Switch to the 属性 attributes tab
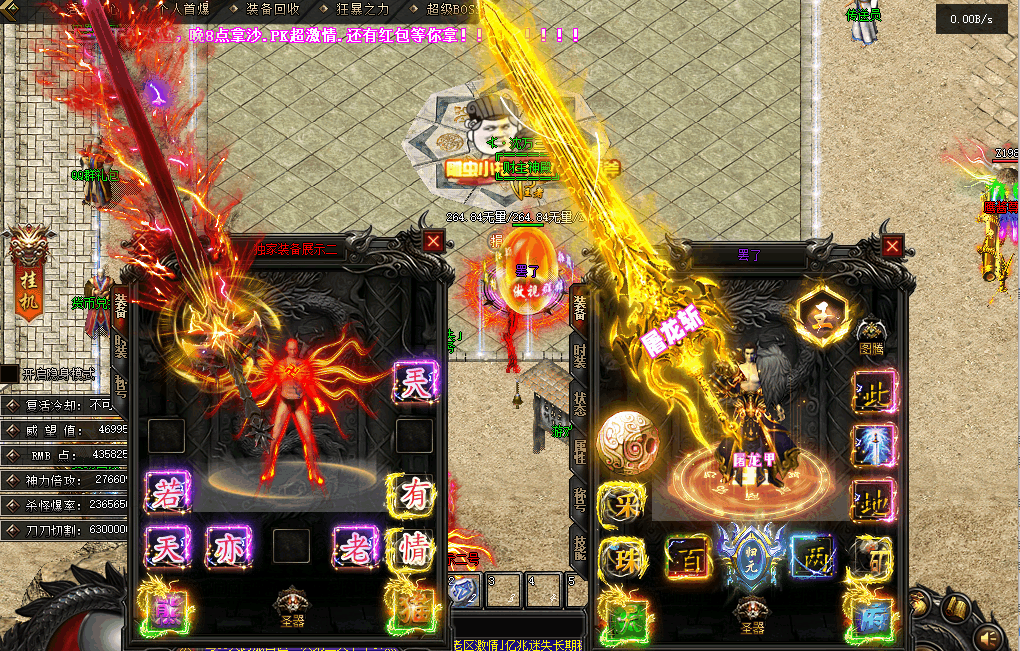This screenshot has height=651, width=1020. (580, 450)
